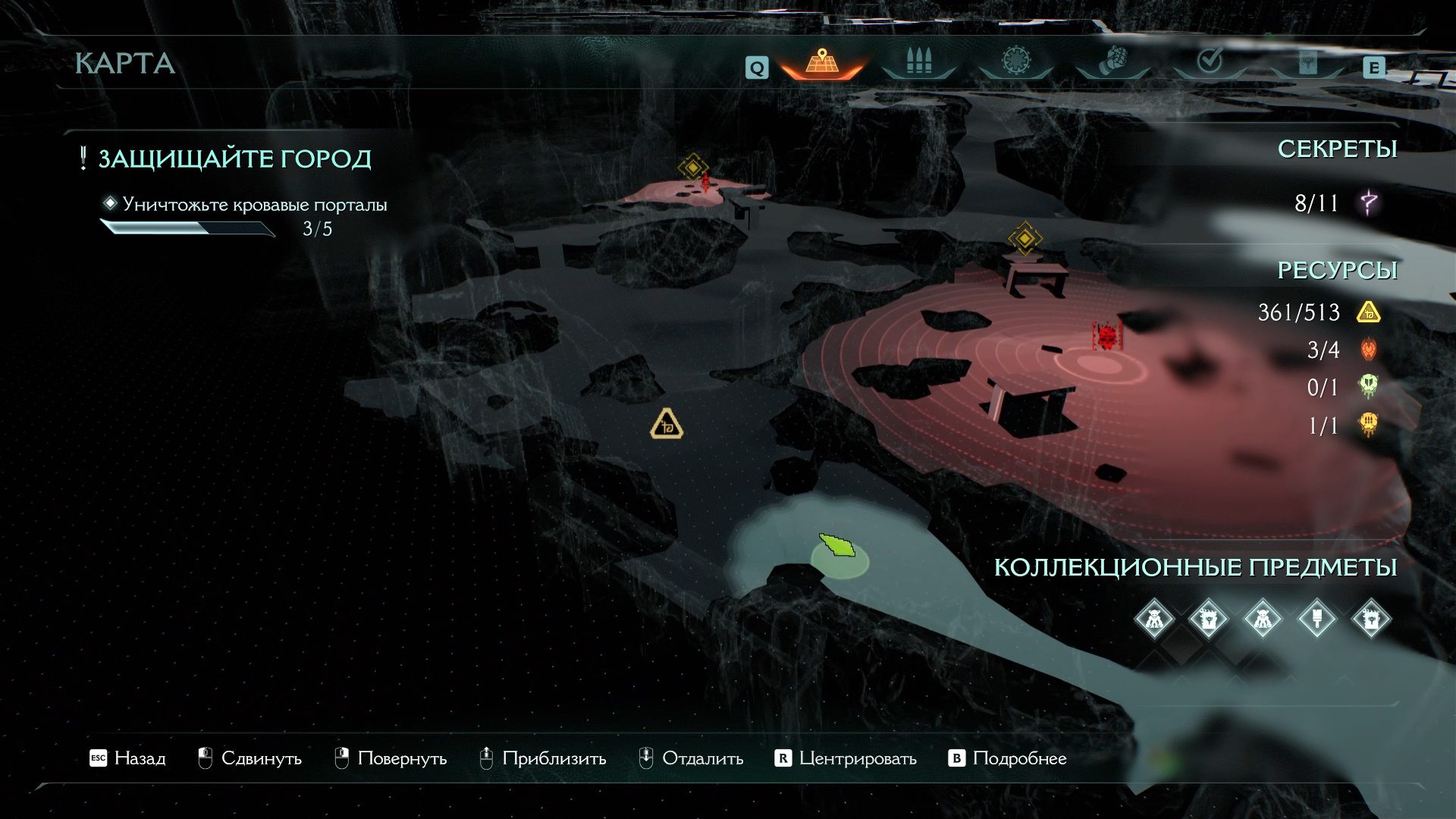
Task: Open the spiked circular saw tab
Action: pos(1015,61)
